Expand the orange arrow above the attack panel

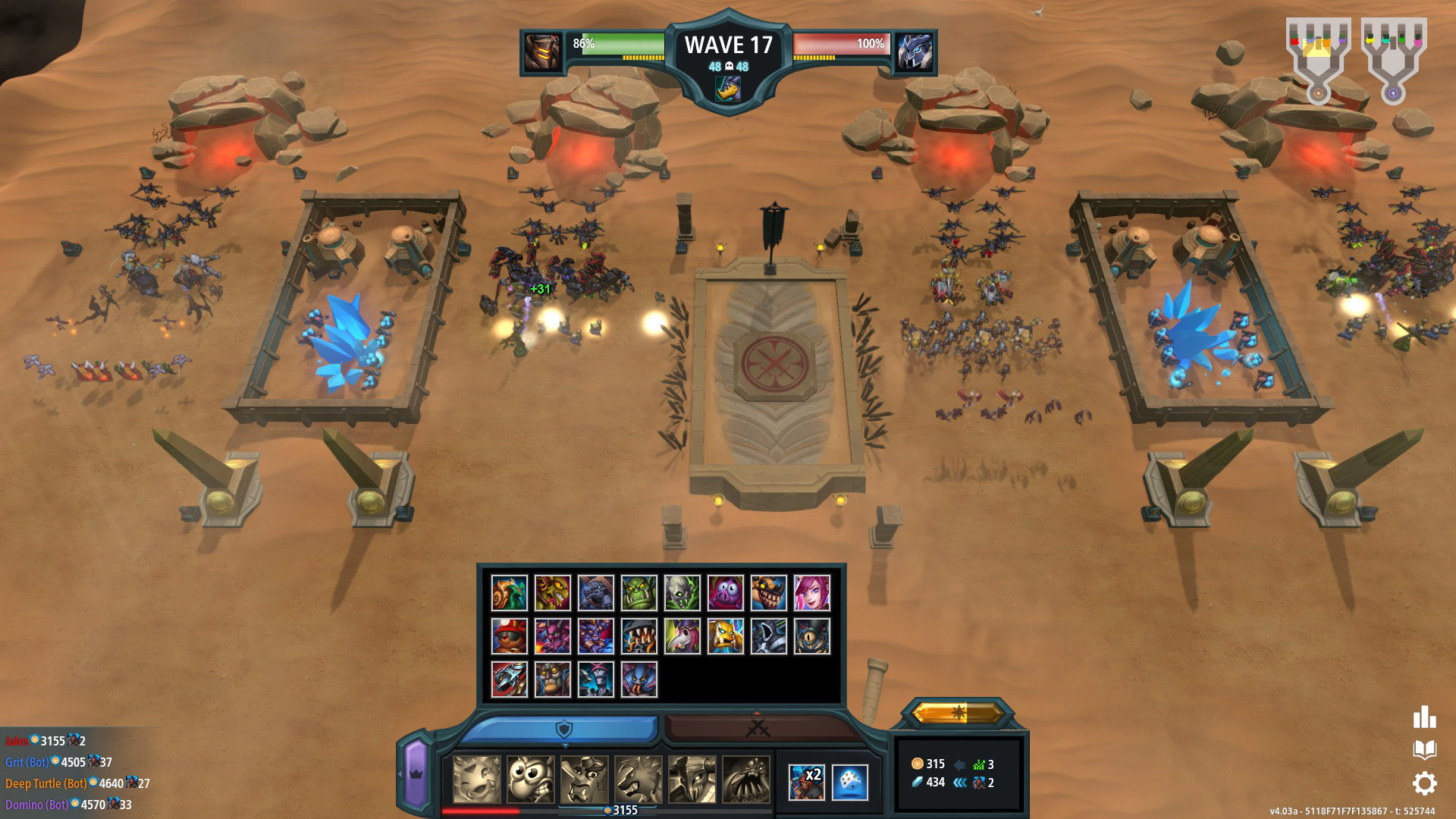(x=758, y=714)
